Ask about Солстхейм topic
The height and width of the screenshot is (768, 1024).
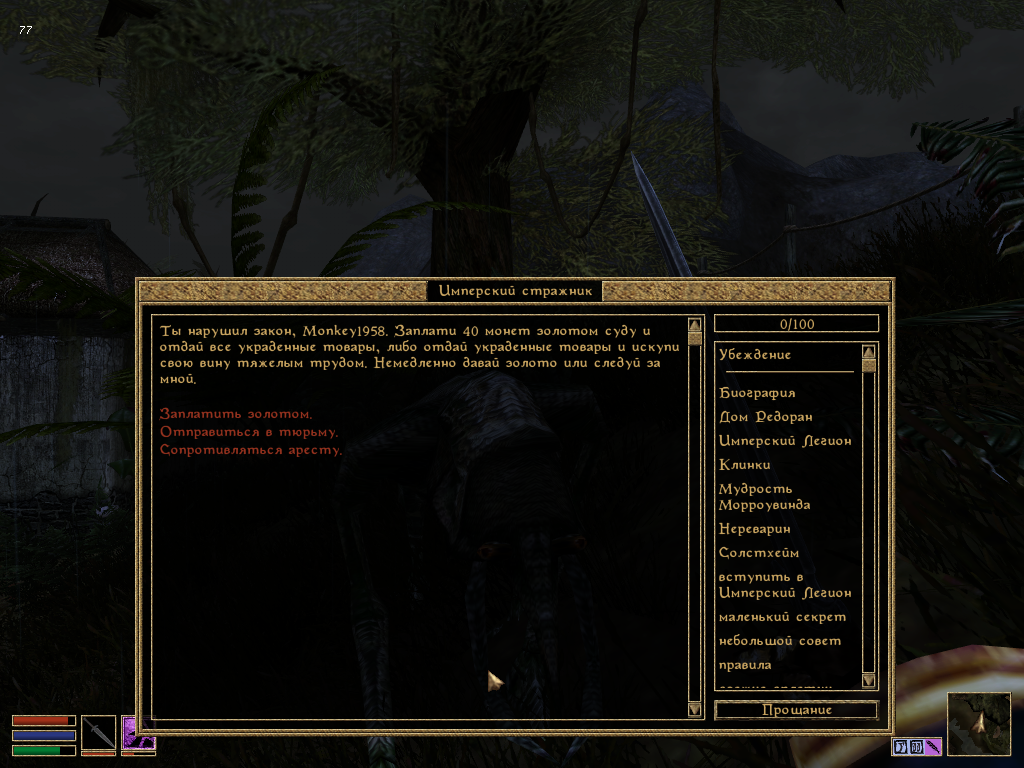click(759, 553)
